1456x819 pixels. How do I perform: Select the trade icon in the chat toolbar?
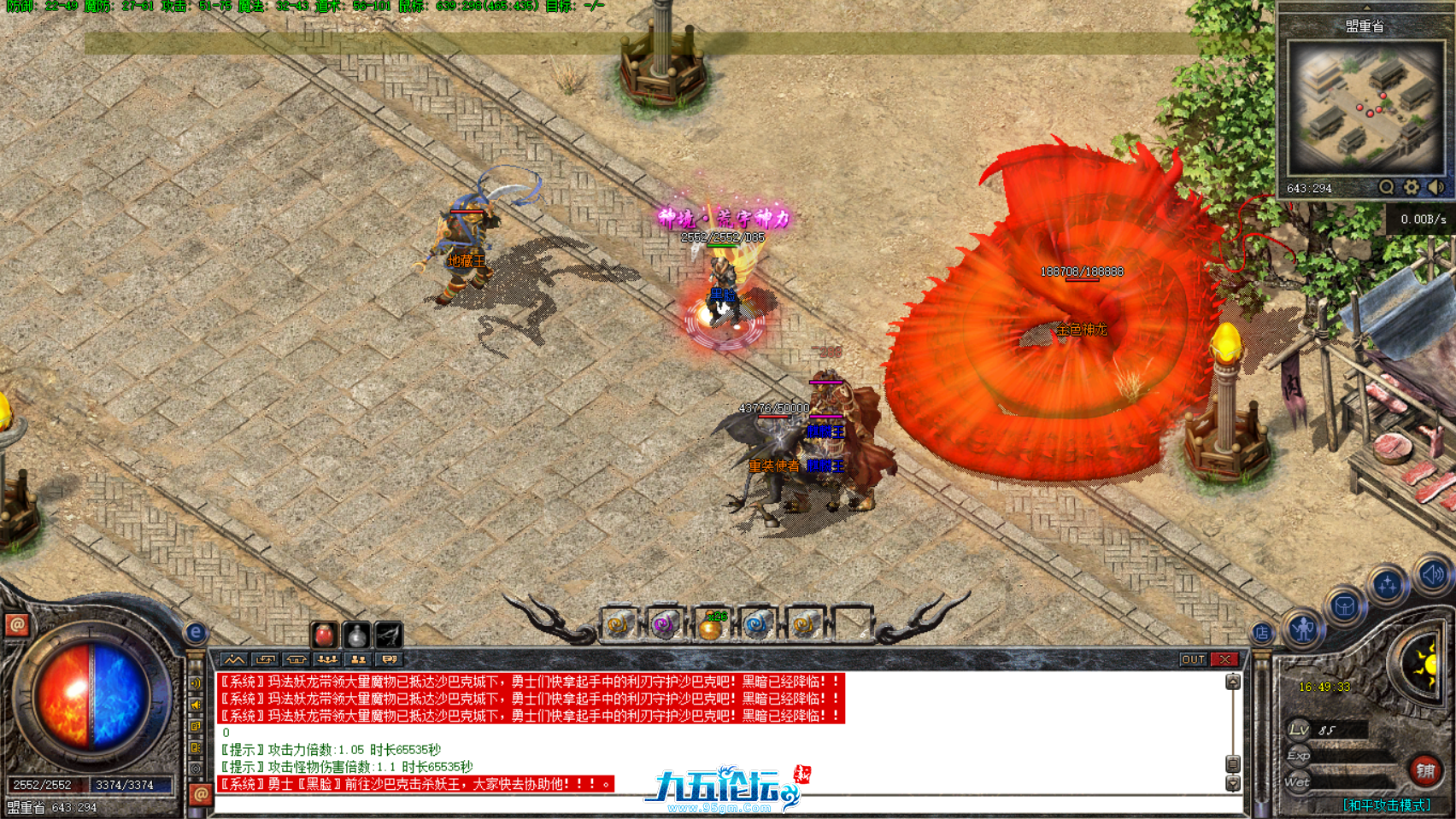click(x=265, y=659)
